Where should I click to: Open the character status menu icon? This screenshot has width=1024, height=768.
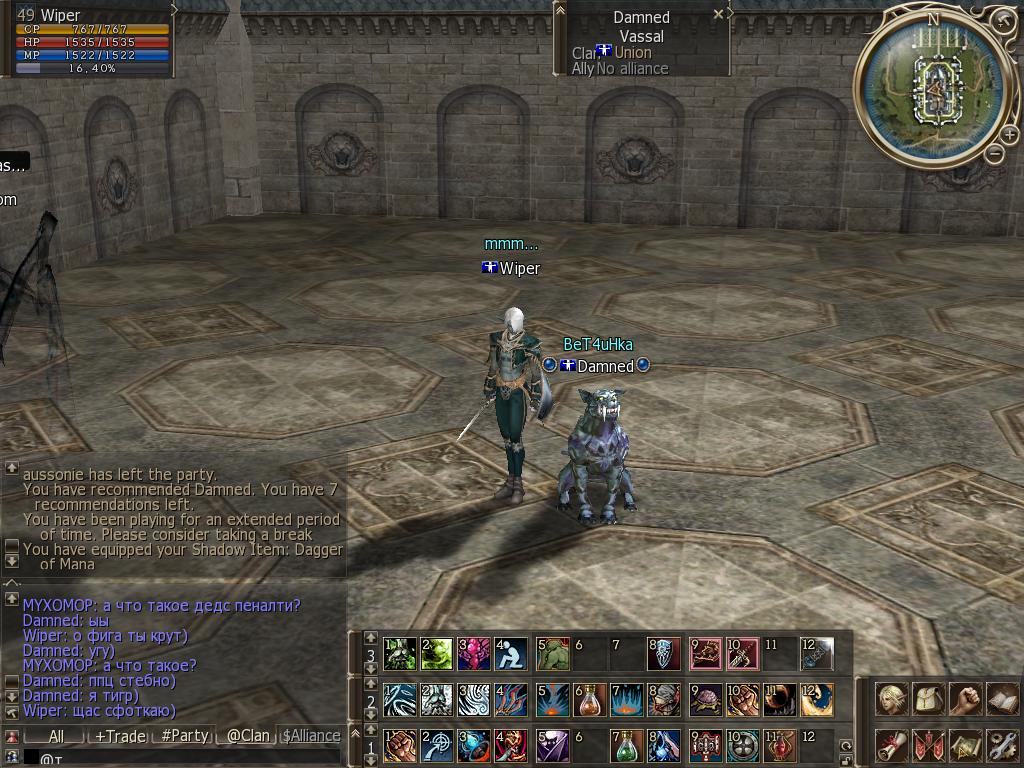click(x=890, y=699)
